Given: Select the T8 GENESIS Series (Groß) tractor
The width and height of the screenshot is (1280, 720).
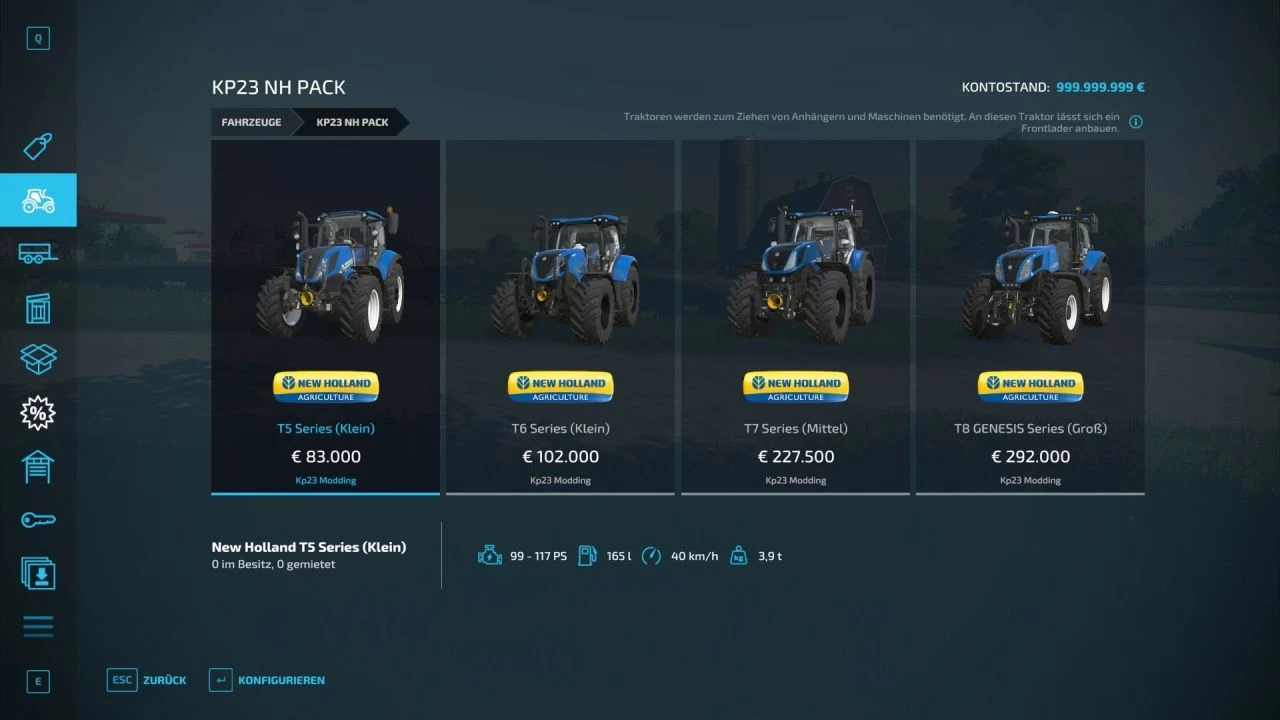Looking at the screenshot, I should coord(1030,316).
